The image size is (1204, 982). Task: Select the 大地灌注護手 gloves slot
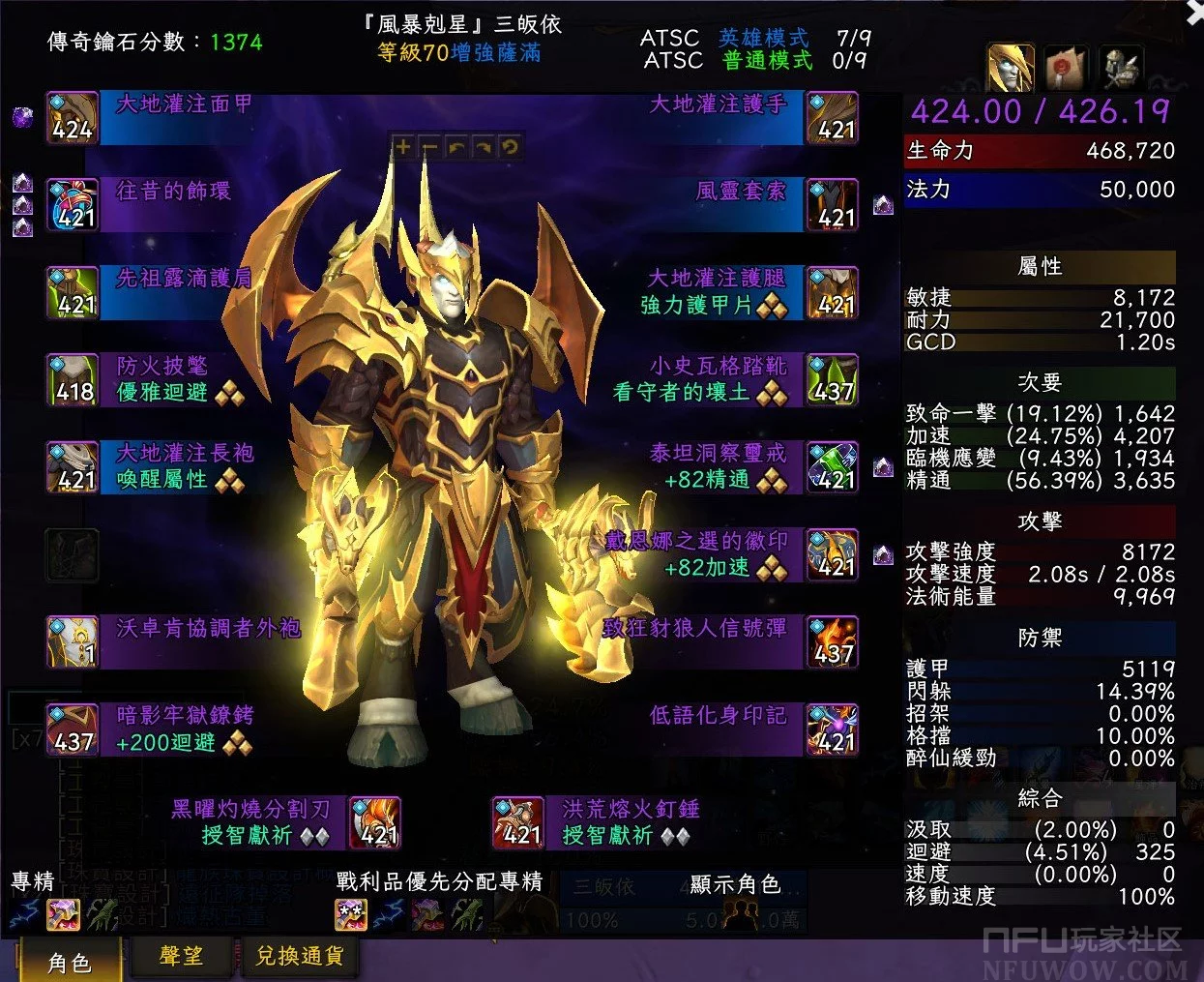[x=833, y=119]
